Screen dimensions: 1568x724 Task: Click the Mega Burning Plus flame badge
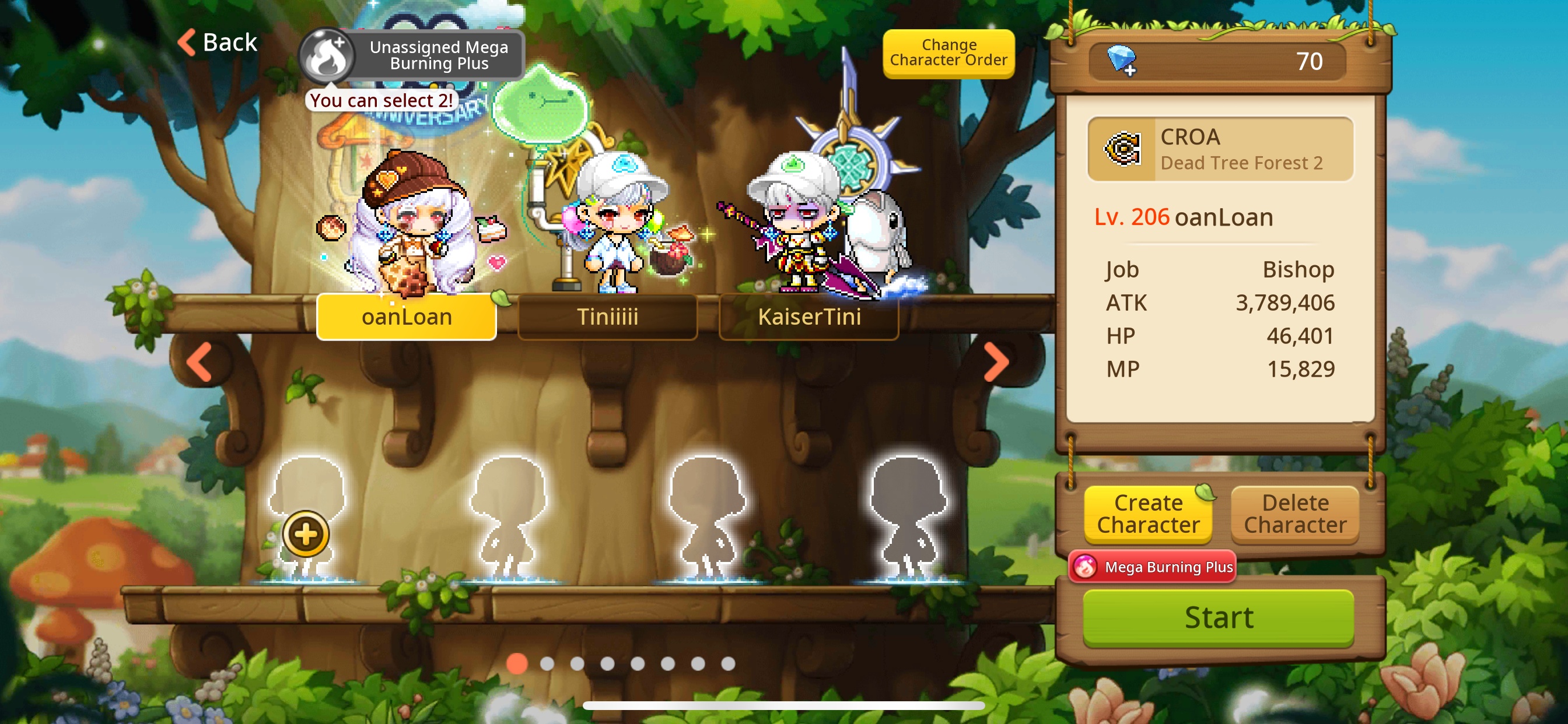(x=1152, y=566)
